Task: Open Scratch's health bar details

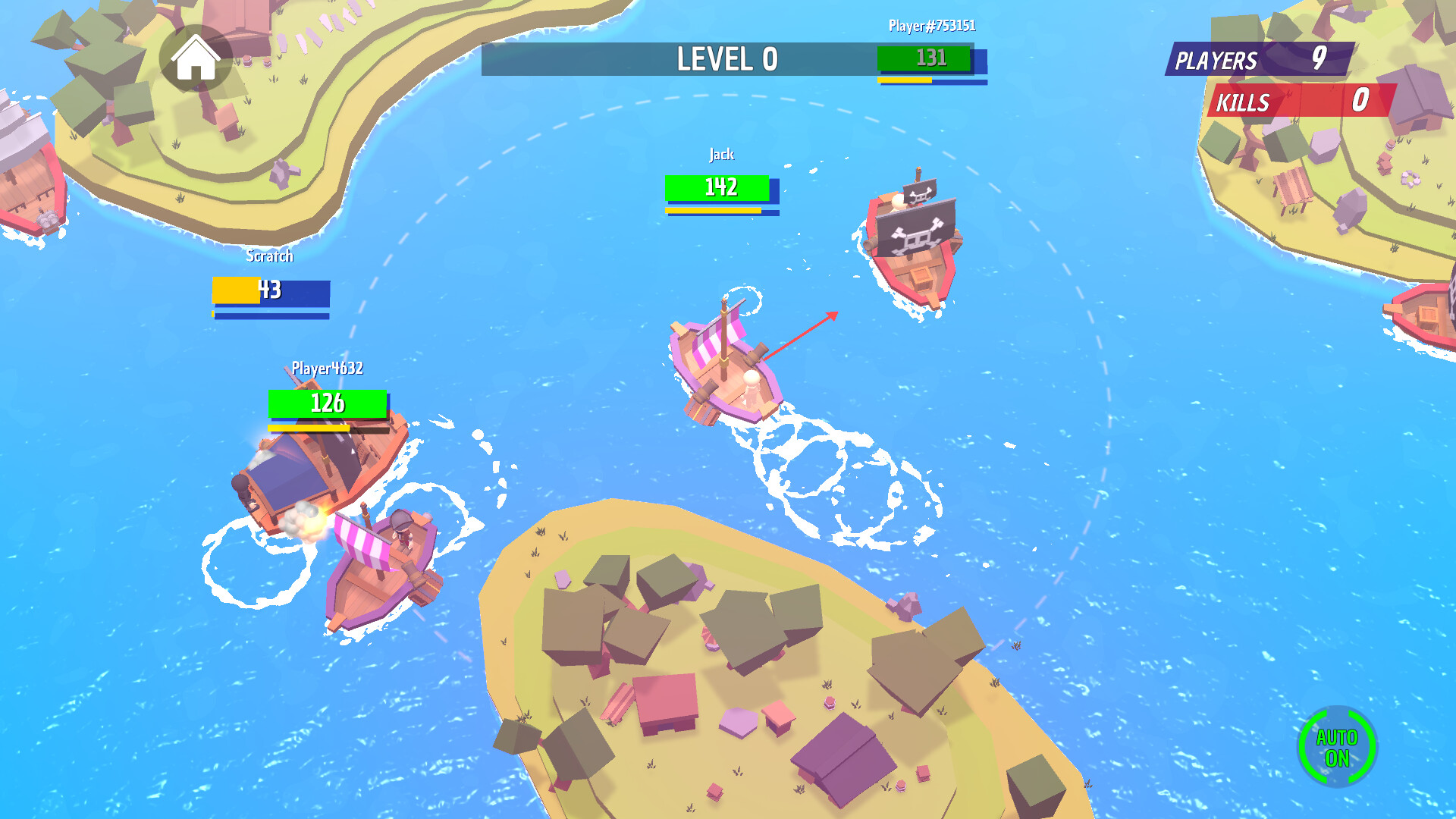Action: click(269, 290)
